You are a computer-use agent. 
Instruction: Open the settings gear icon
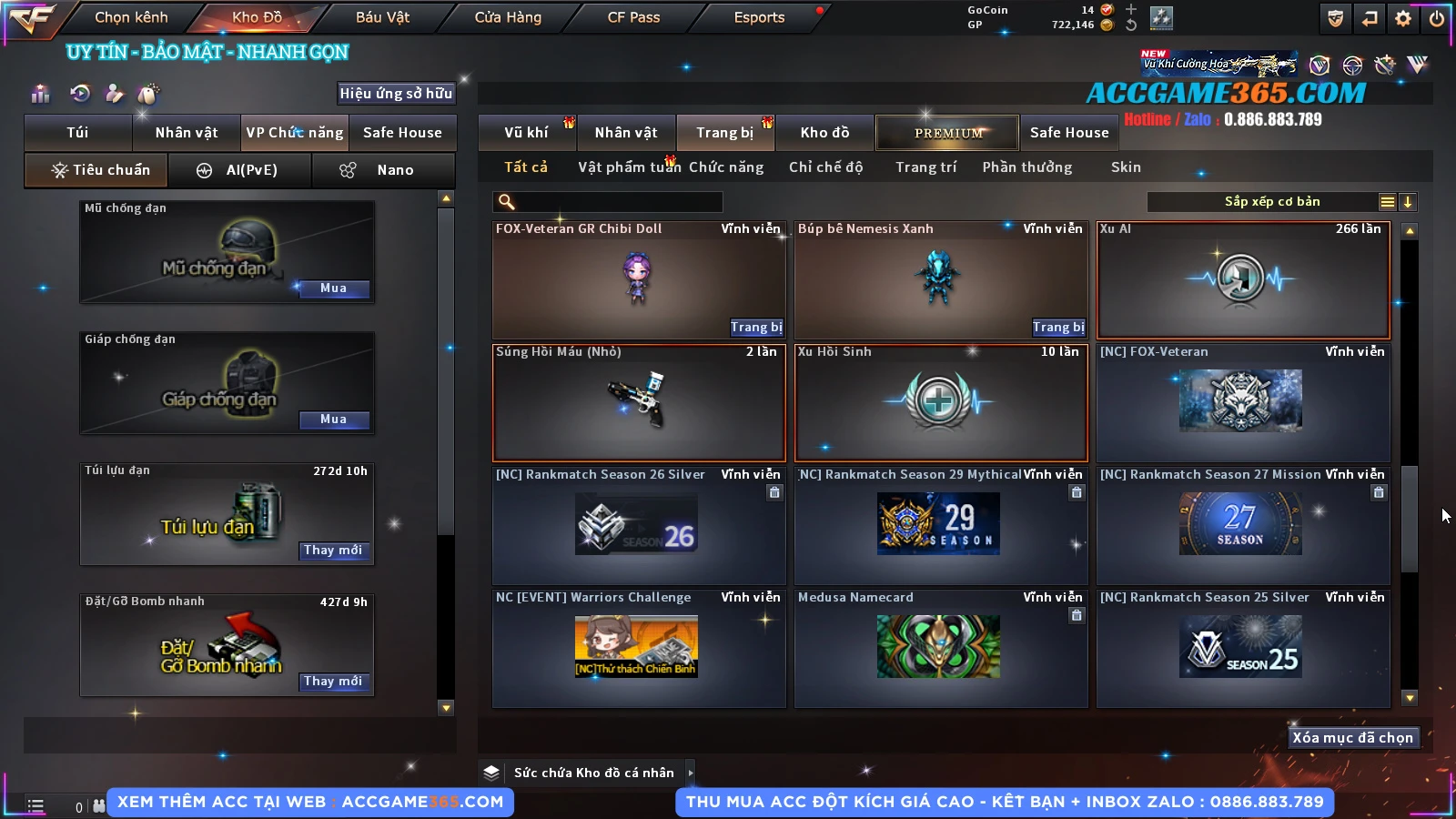(x=1403, y=18)
